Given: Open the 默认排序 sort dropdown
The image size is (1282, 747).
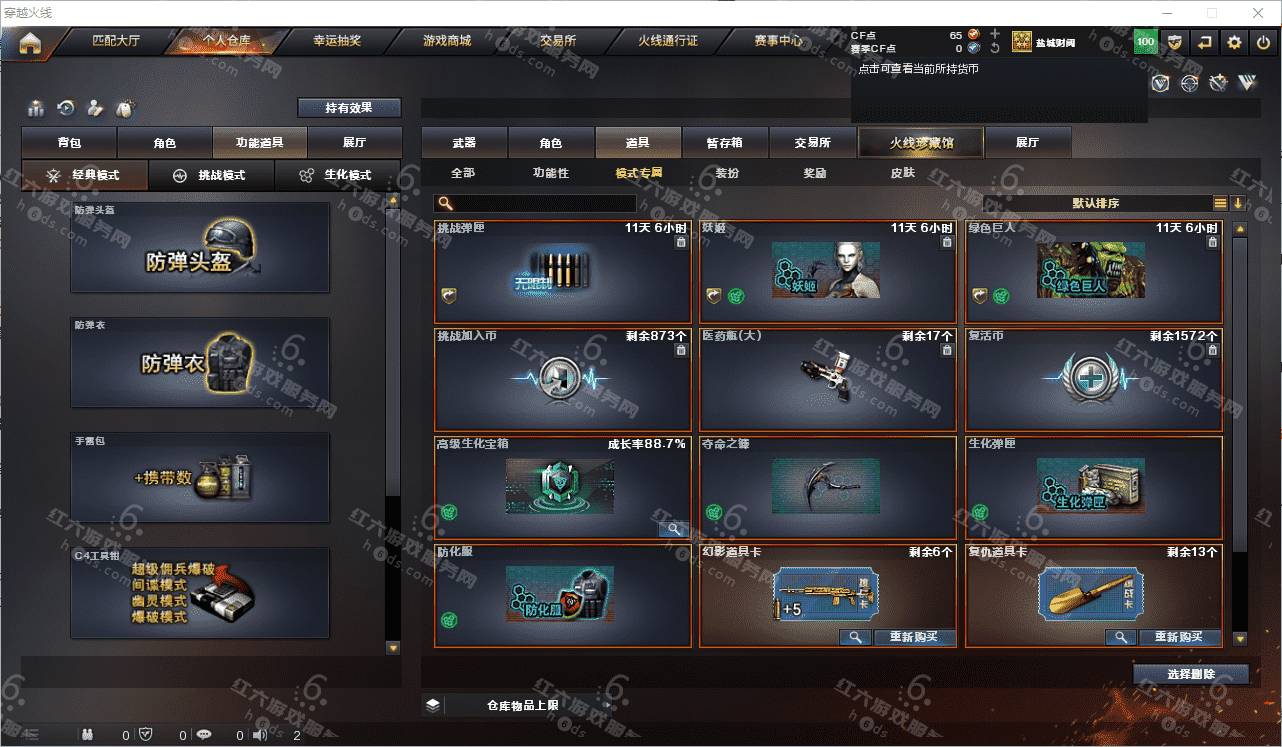Looking at the screenshot, I should (x=1096, y=203).
